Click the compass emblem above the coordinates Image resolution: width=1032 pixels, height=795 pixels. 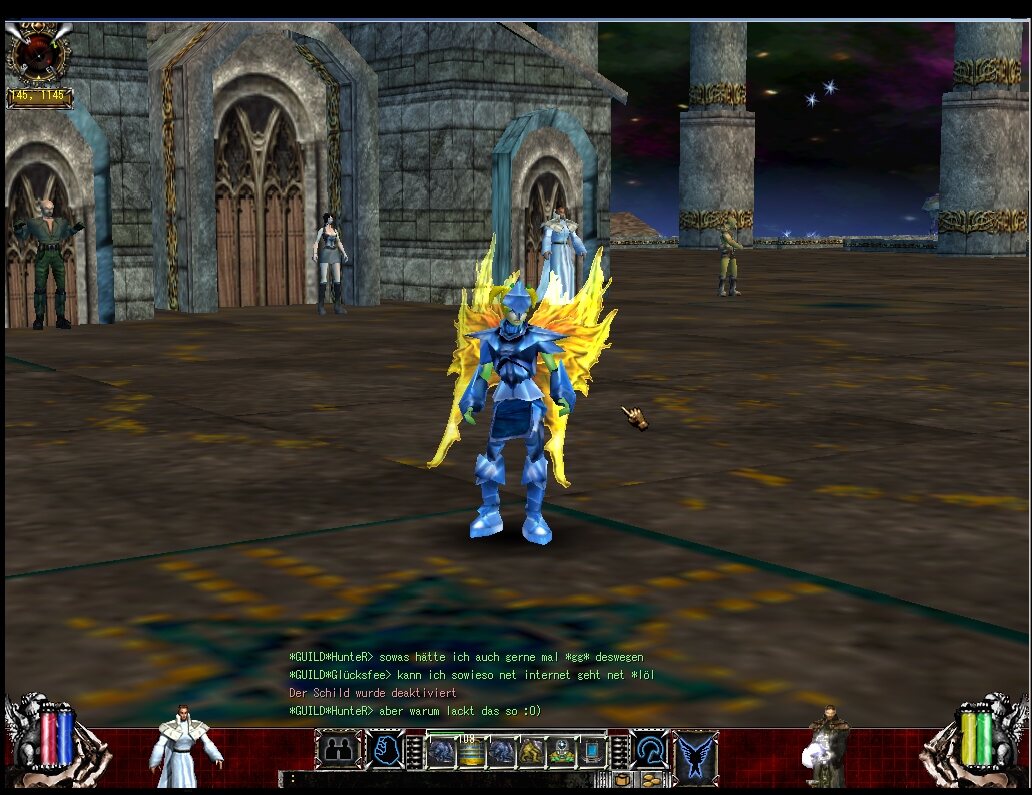coord(39,55)
